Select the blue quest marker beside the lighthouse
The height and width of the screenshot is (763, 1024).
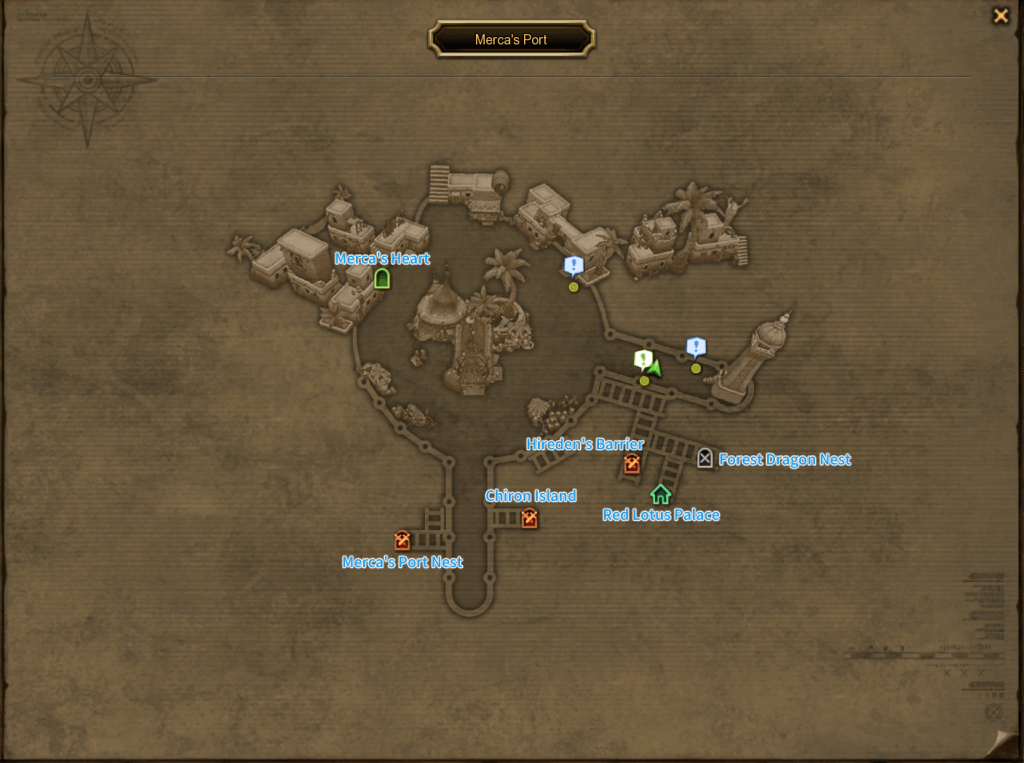click(696, 347)
